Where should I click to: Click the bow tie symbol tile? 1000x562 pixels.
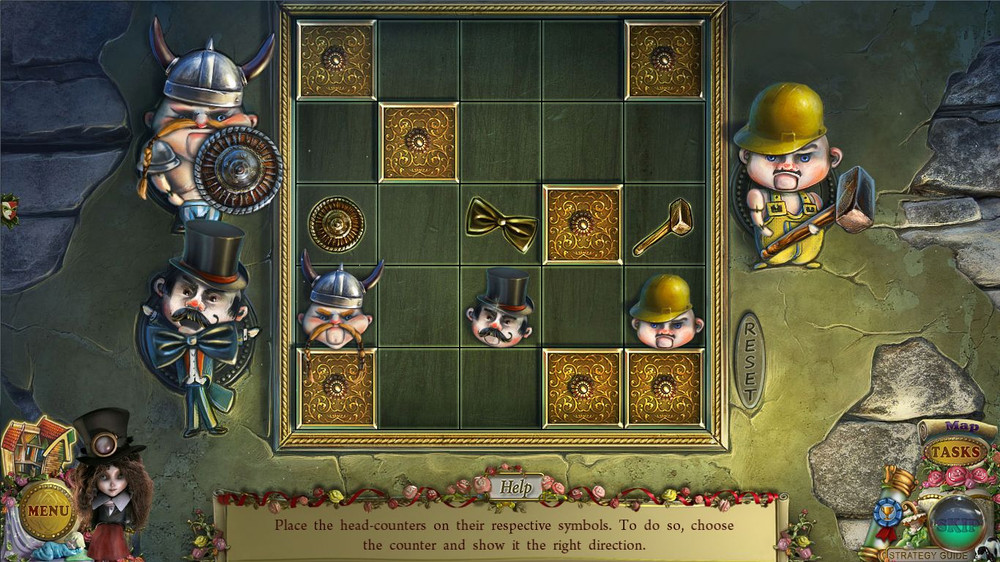coord(500,223)
